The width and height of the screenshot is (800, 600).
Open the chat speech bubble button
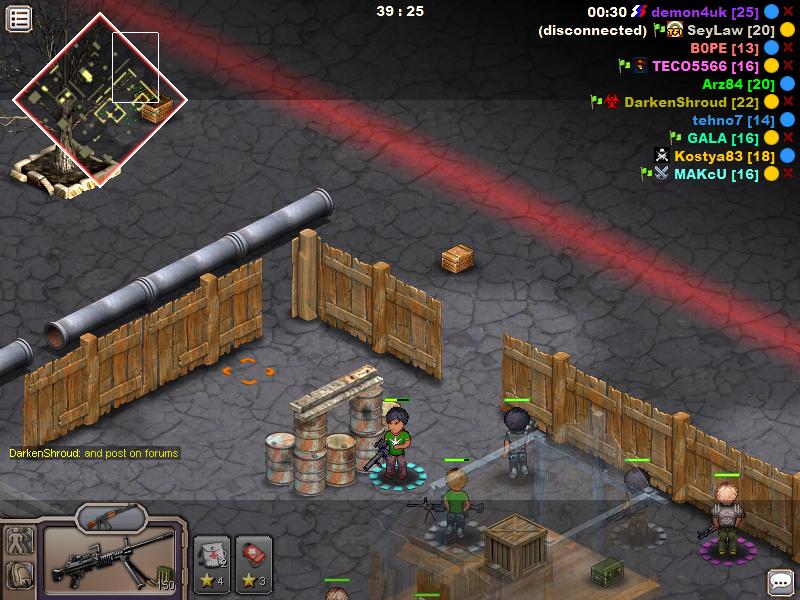point(780,581)
